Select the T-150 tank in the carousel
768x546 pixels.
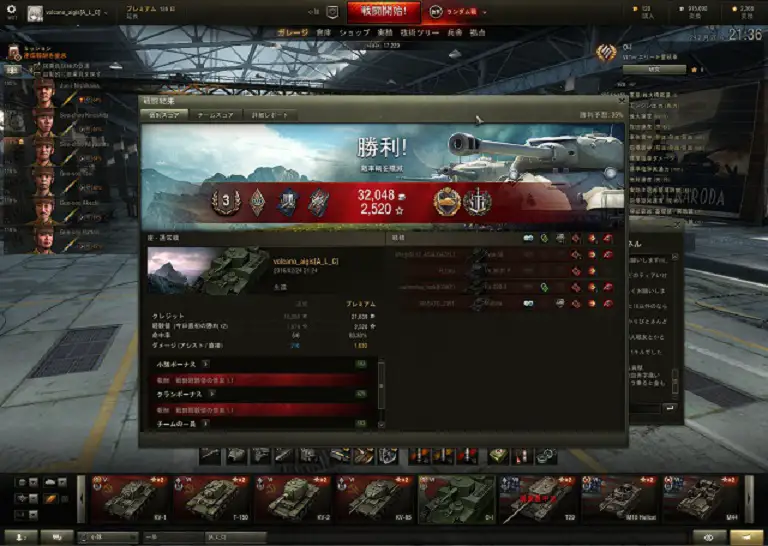pyautogui.click(x=211, y=498)
